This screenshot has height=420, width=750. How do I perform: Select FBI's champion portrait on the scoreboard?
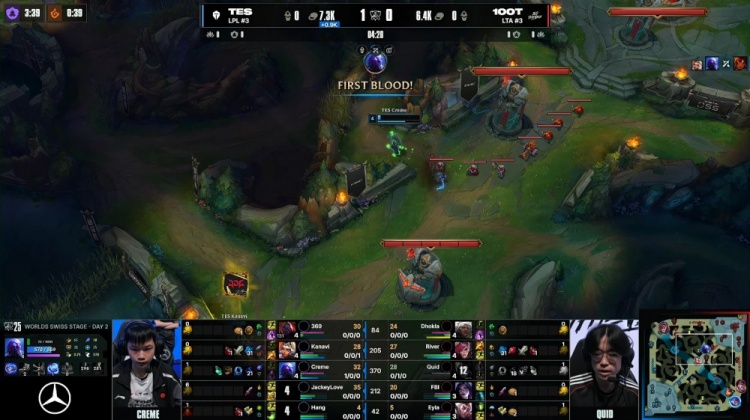point(463,389)
